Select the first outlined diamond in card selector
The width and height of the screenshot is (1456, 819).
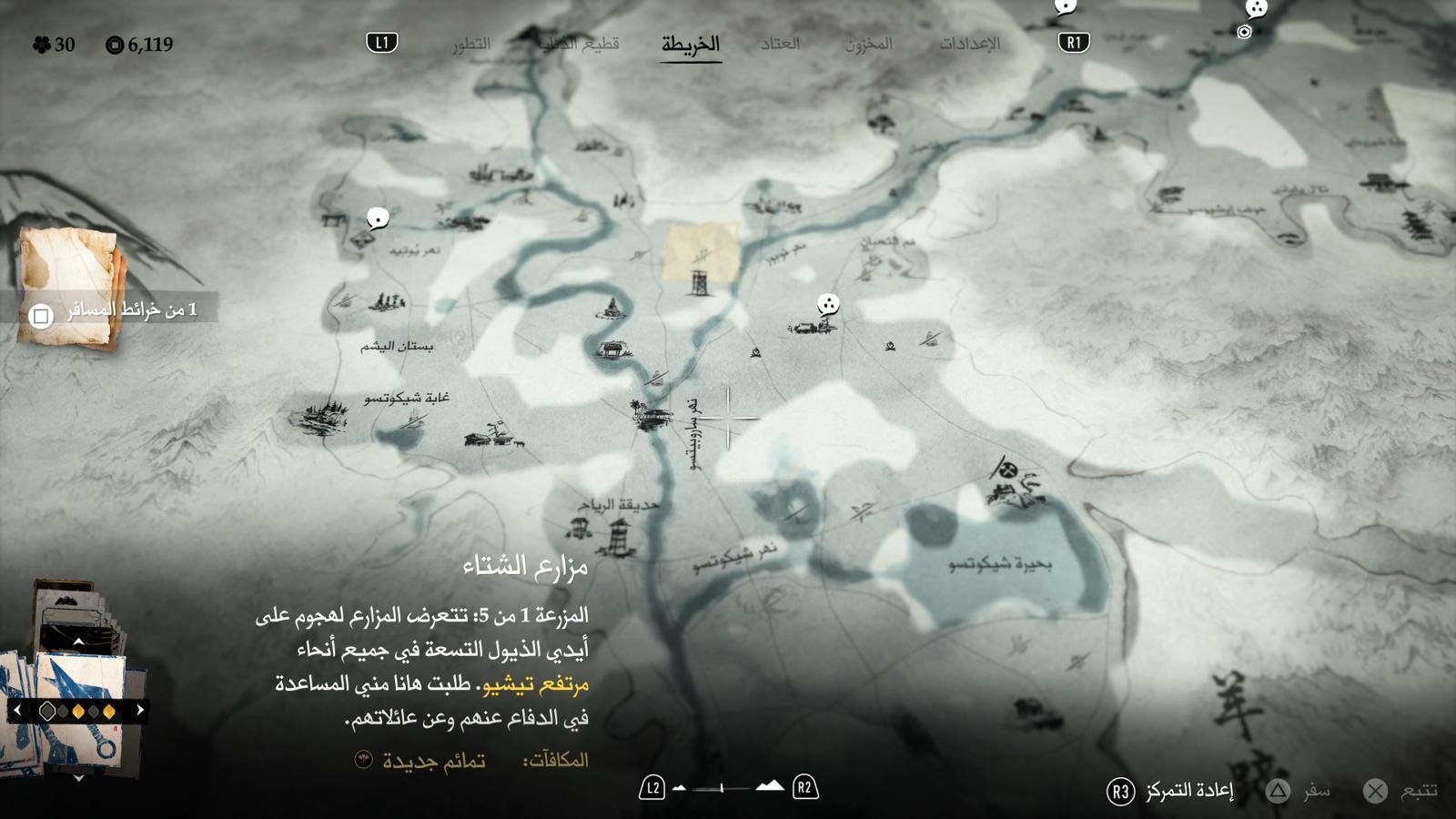[47, 711]
